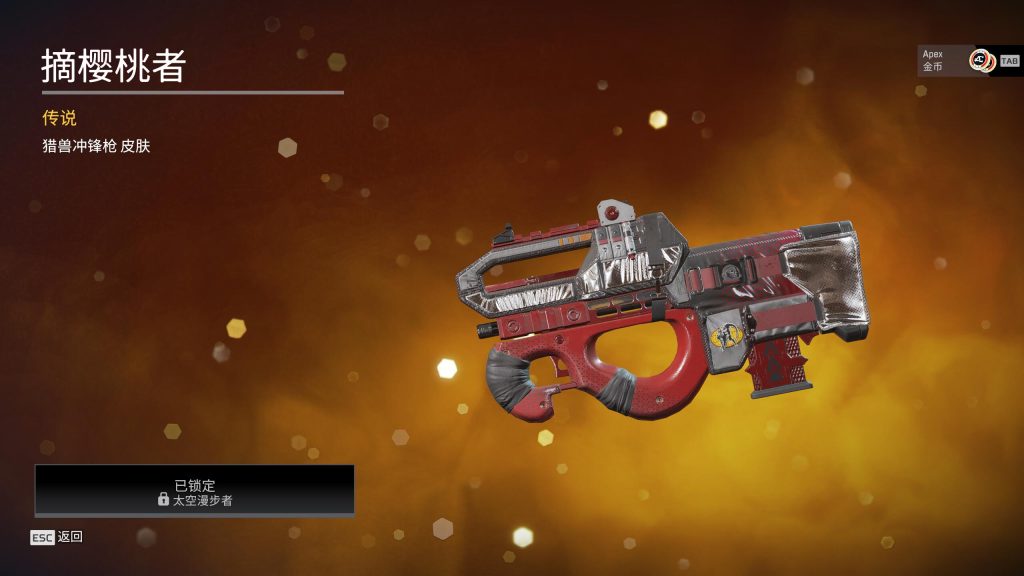This screenshot has height=576, width=1024.
Task: Click the locked 已锁定 太空漫步者 button
Action: [195, 491]
